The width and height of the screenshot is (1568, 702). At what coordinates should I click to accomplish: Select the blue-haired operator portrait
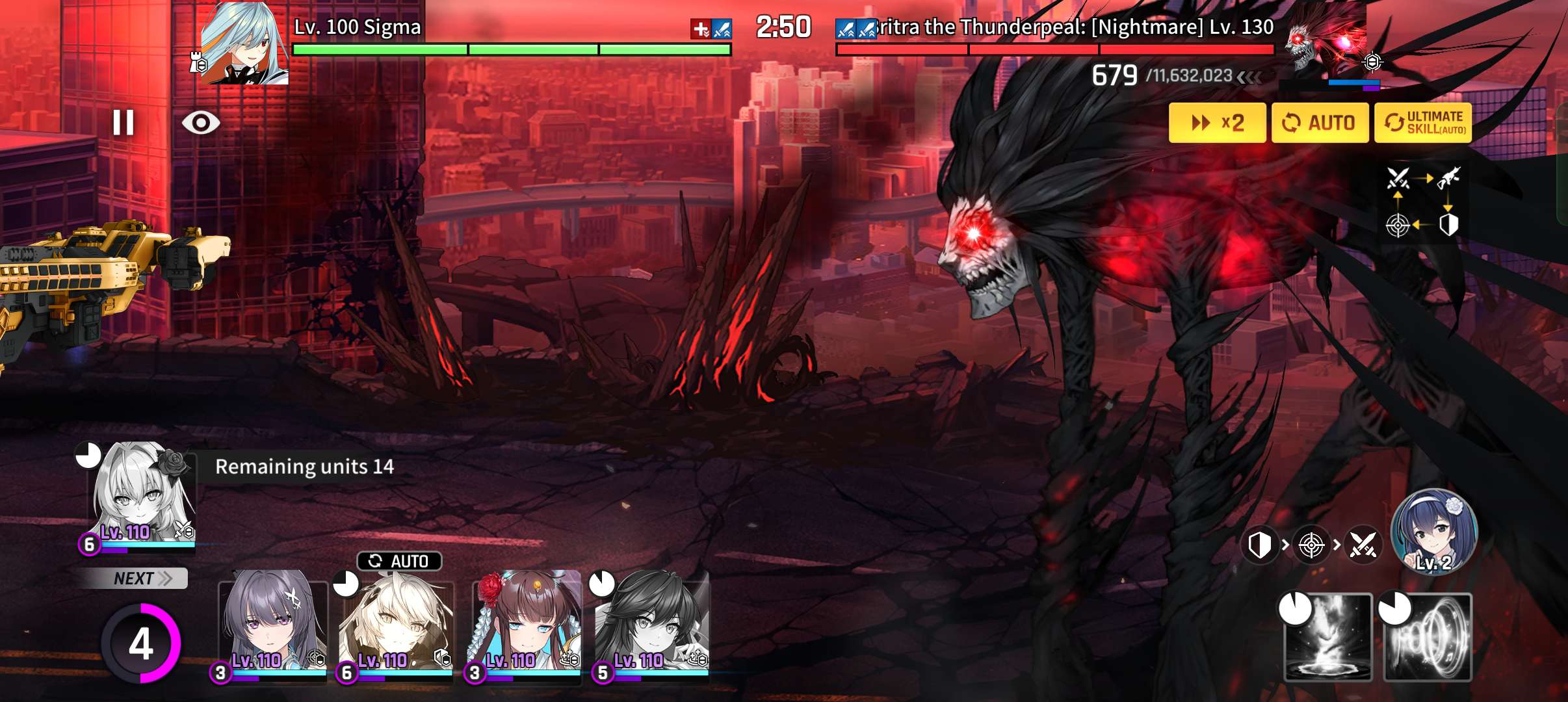point(1433,531)
